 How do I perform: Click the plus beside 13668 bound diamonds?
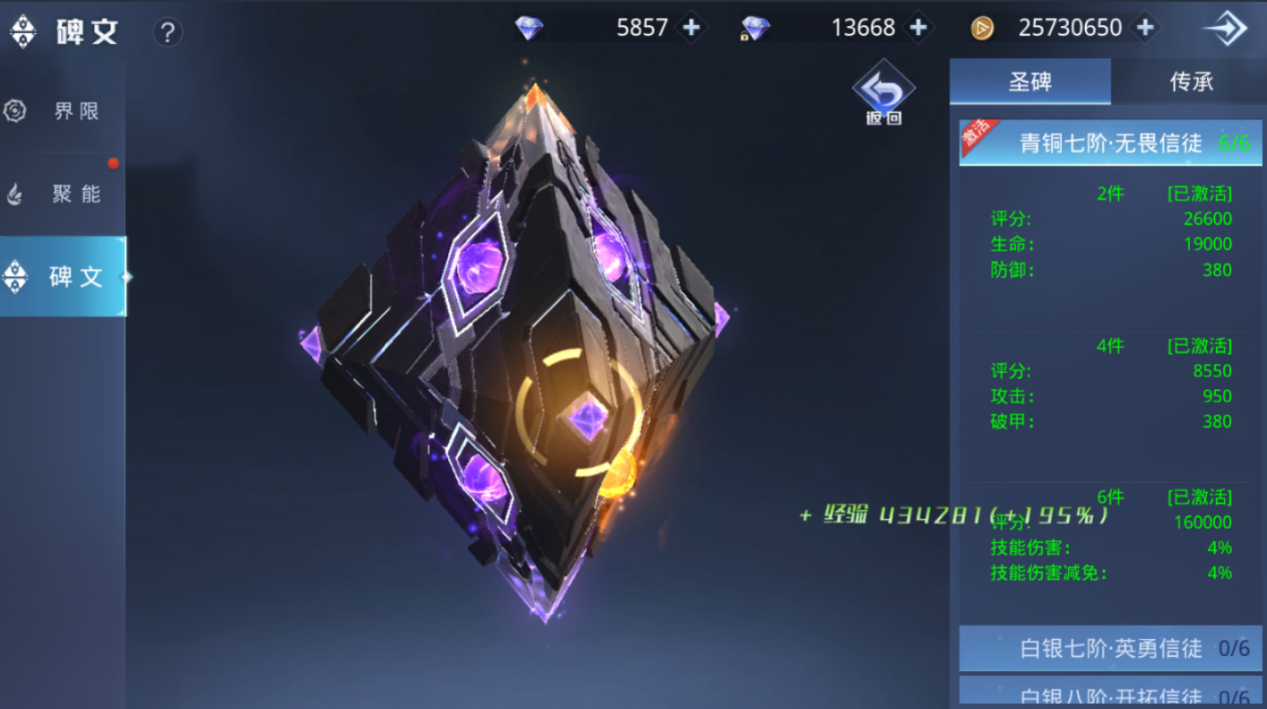pyautogui.click(x=918, y=28)
